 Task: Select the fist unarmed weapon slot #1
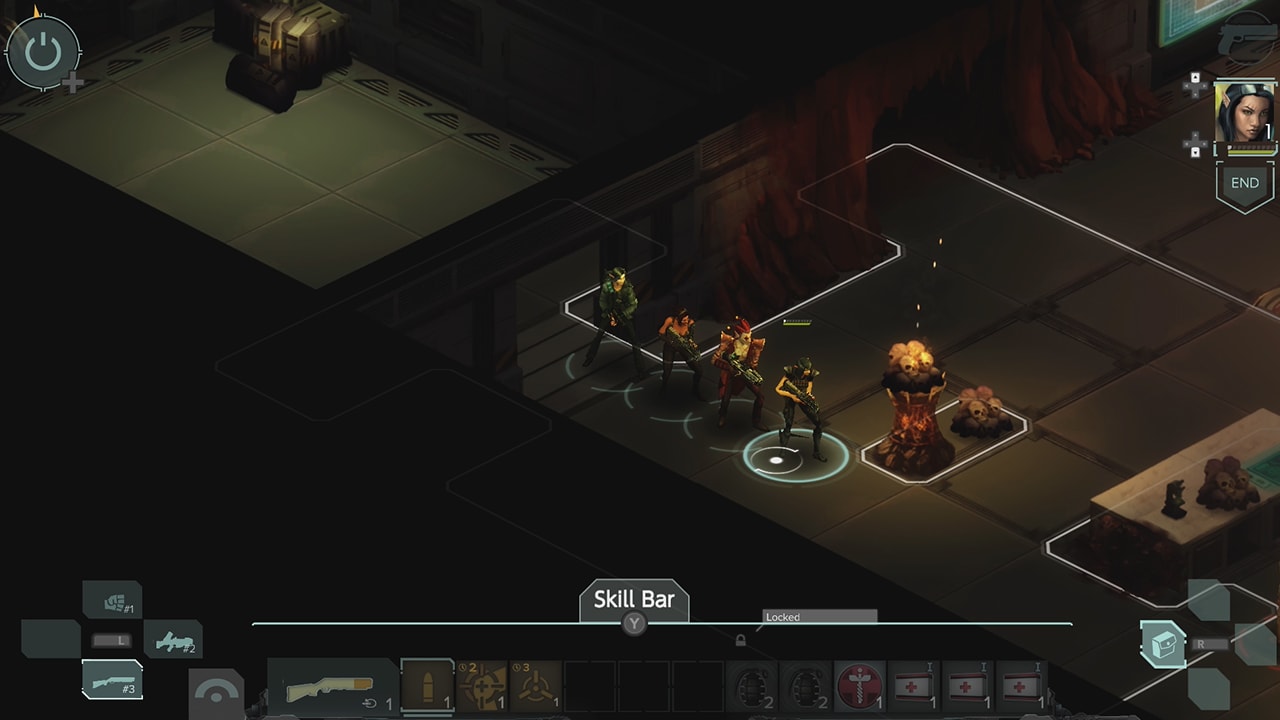point(113,599)
